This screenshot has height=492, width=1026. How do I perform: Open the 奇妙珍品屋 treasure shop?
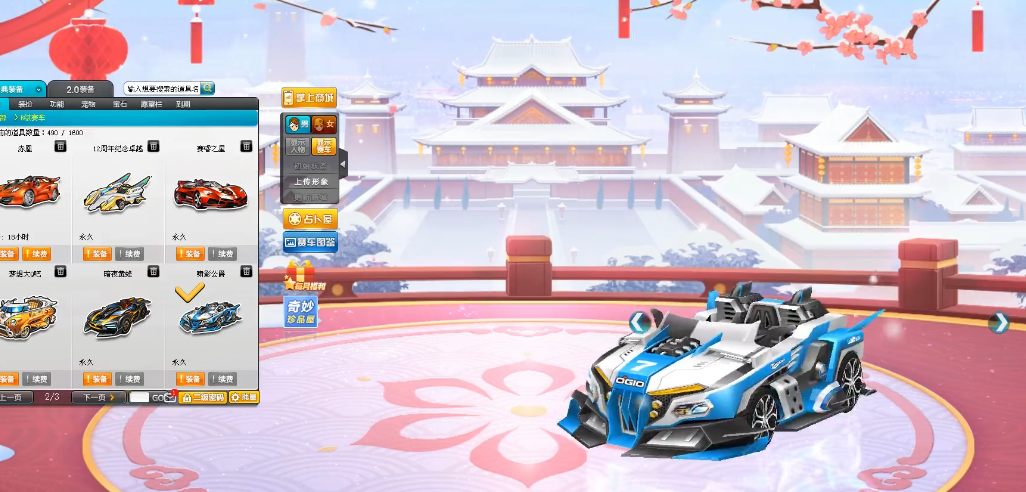[301, 311]
